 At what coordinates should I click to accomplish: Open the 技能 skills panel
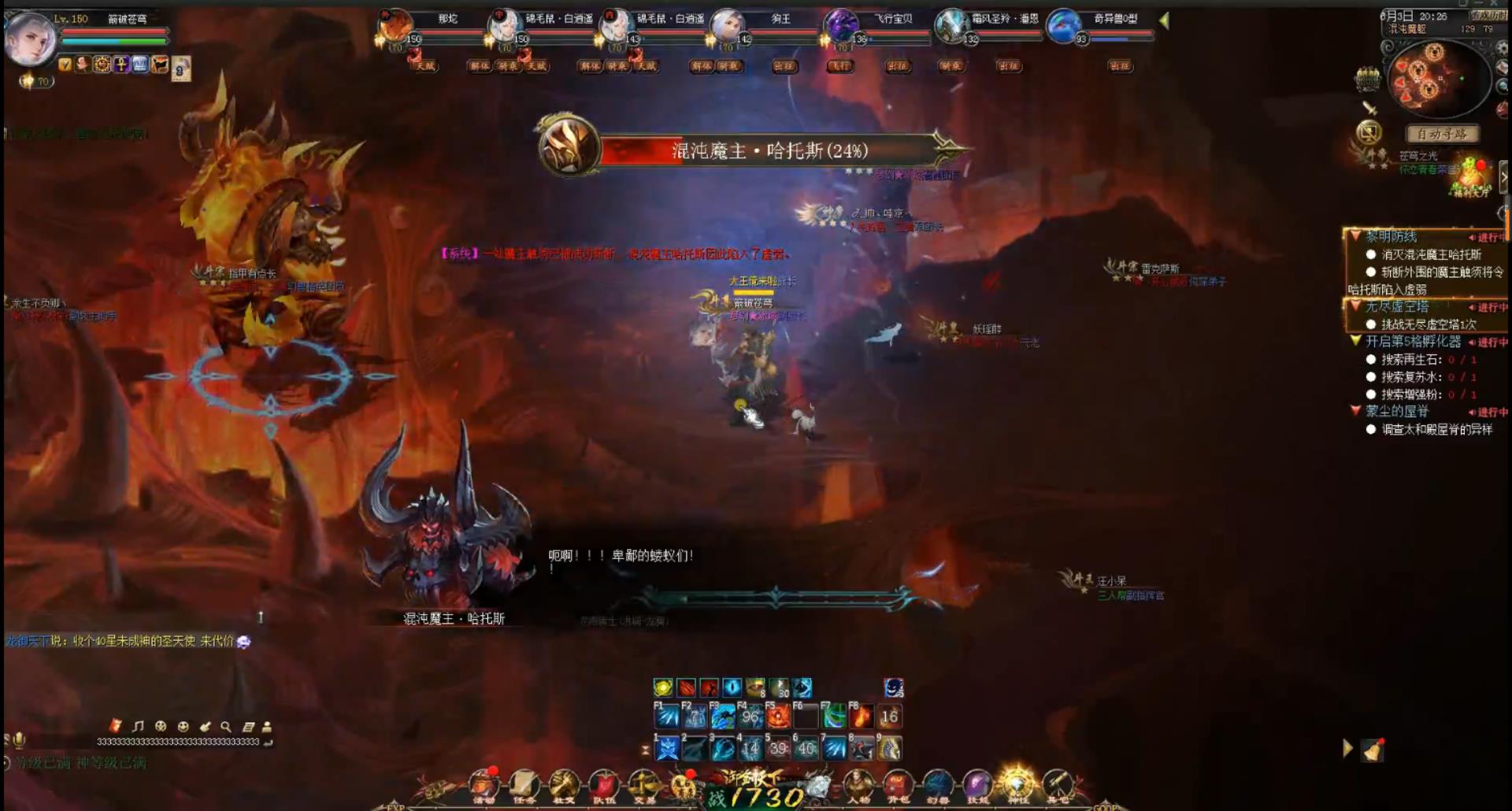point(977,785)
